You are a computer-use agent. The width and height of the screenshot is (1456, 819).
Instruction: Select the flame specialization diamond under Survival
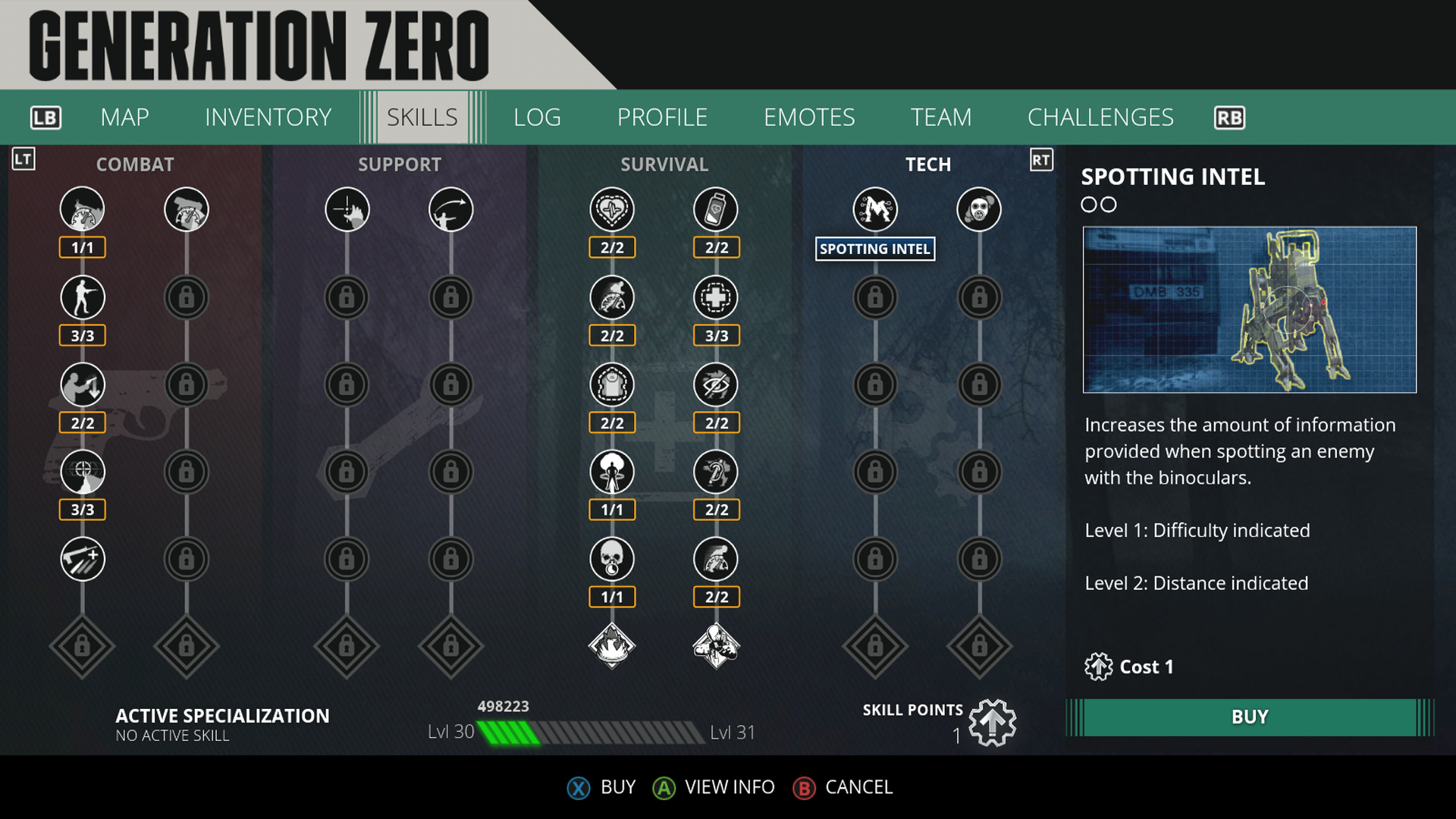tap(612, 647)
